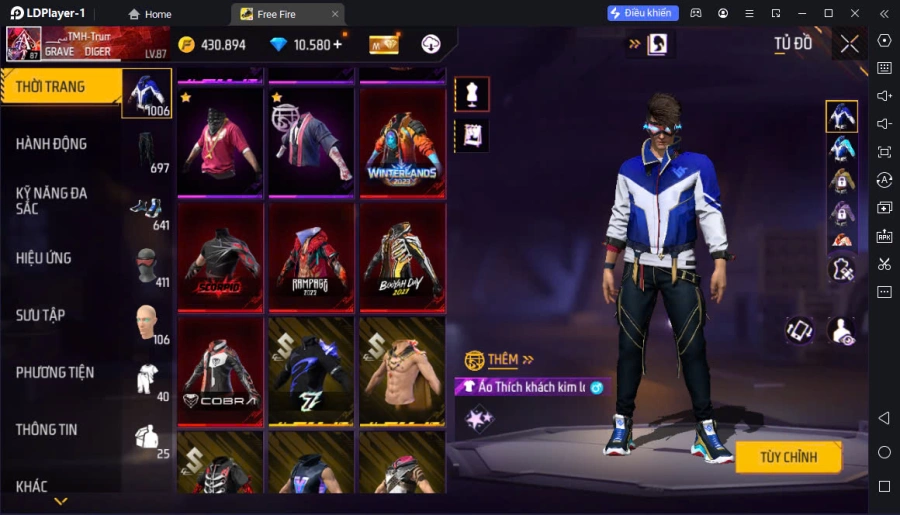Screen dimensions: 900x515
Task: Click the Điều khiển controller button
Action: coord(643,13)
